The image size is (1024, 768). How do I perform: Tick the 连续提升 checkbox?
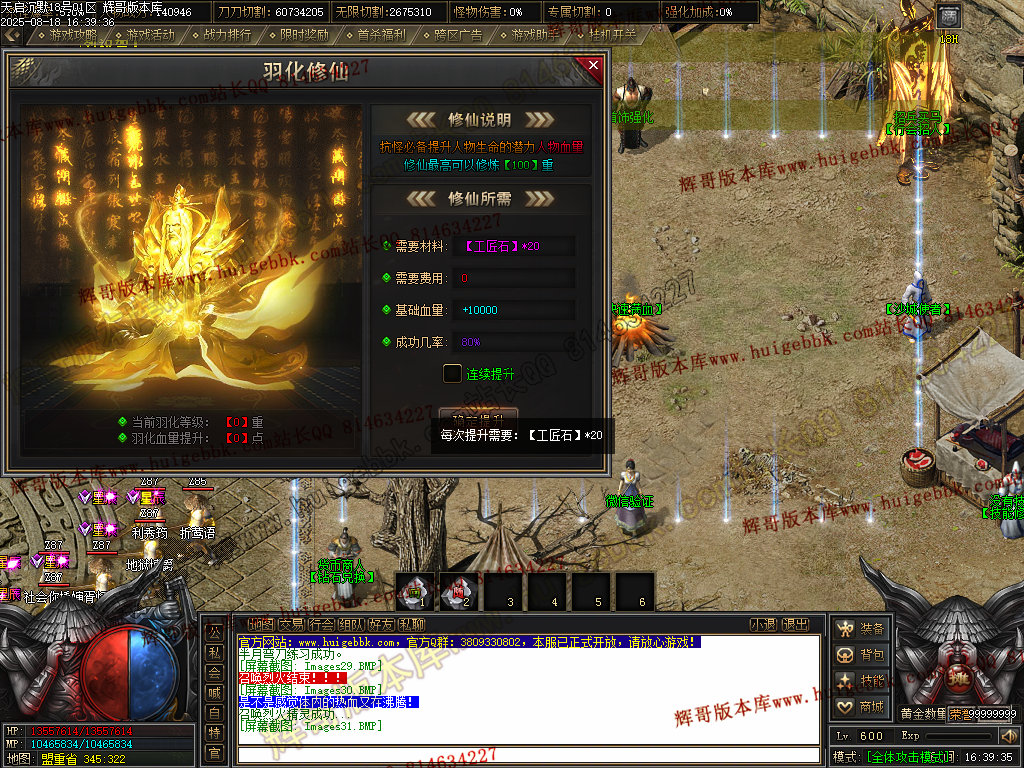[x=452, y=373]
